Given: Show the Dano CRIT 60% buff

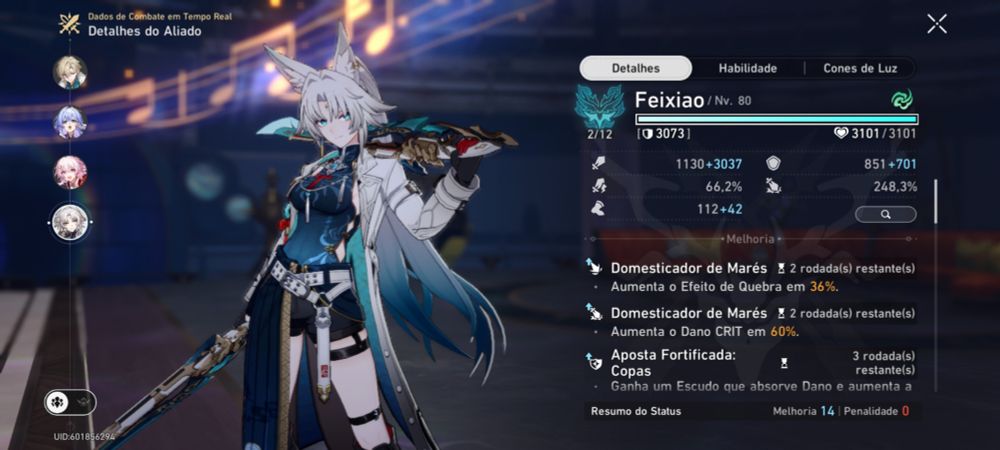Looking at the screenshot, I should tap(750, 321).
